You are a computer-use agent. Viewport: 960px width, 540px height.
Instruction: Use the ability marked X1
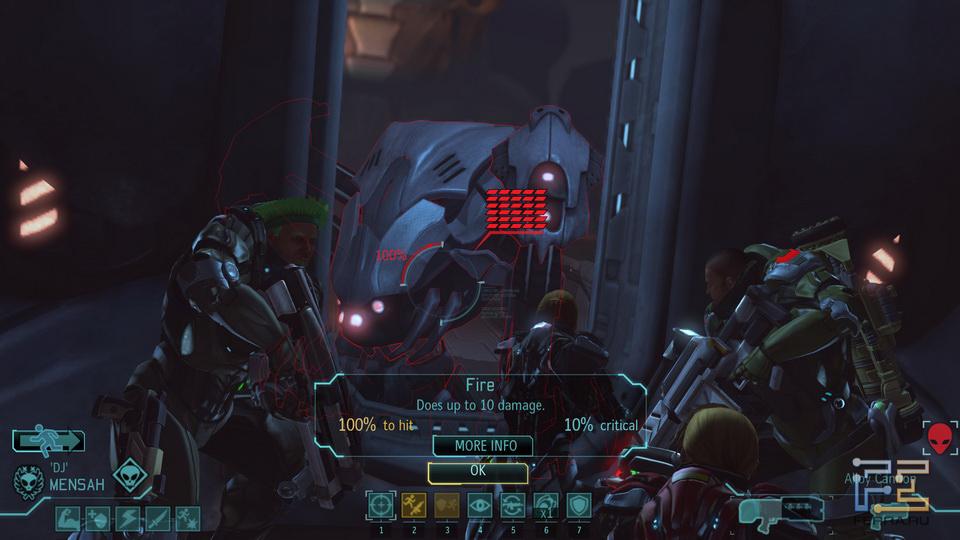[546, 506]
